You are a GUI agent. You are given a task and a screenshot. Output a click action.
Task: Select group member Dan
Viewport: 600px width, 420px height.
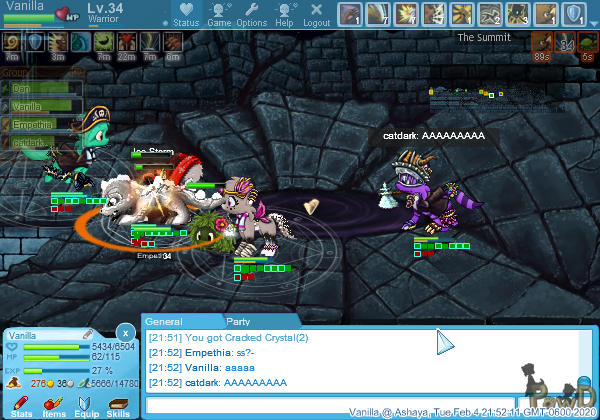[x=40, y=89]
